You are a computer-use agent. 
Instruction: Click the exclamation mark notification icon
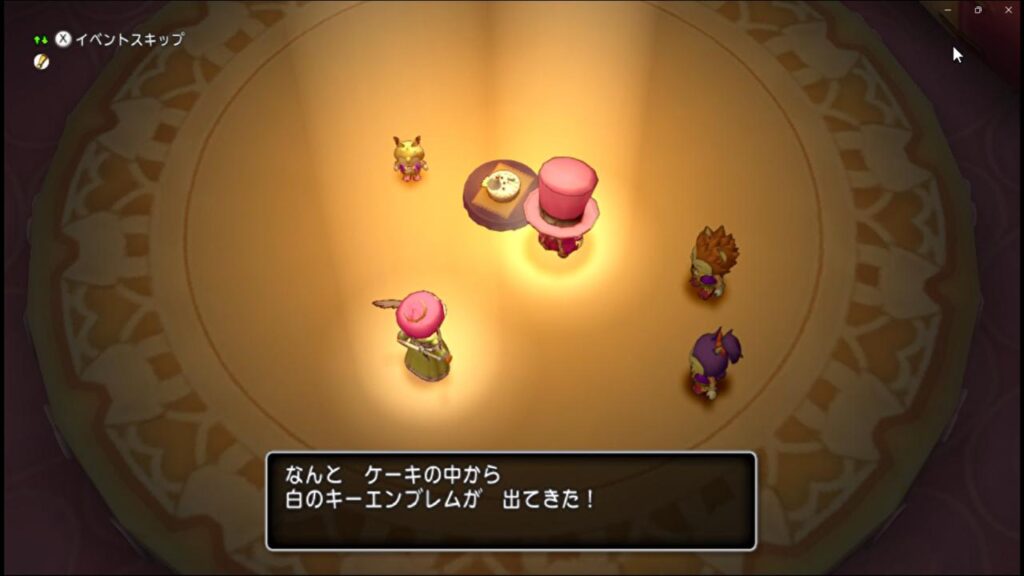tap(41, 62)
